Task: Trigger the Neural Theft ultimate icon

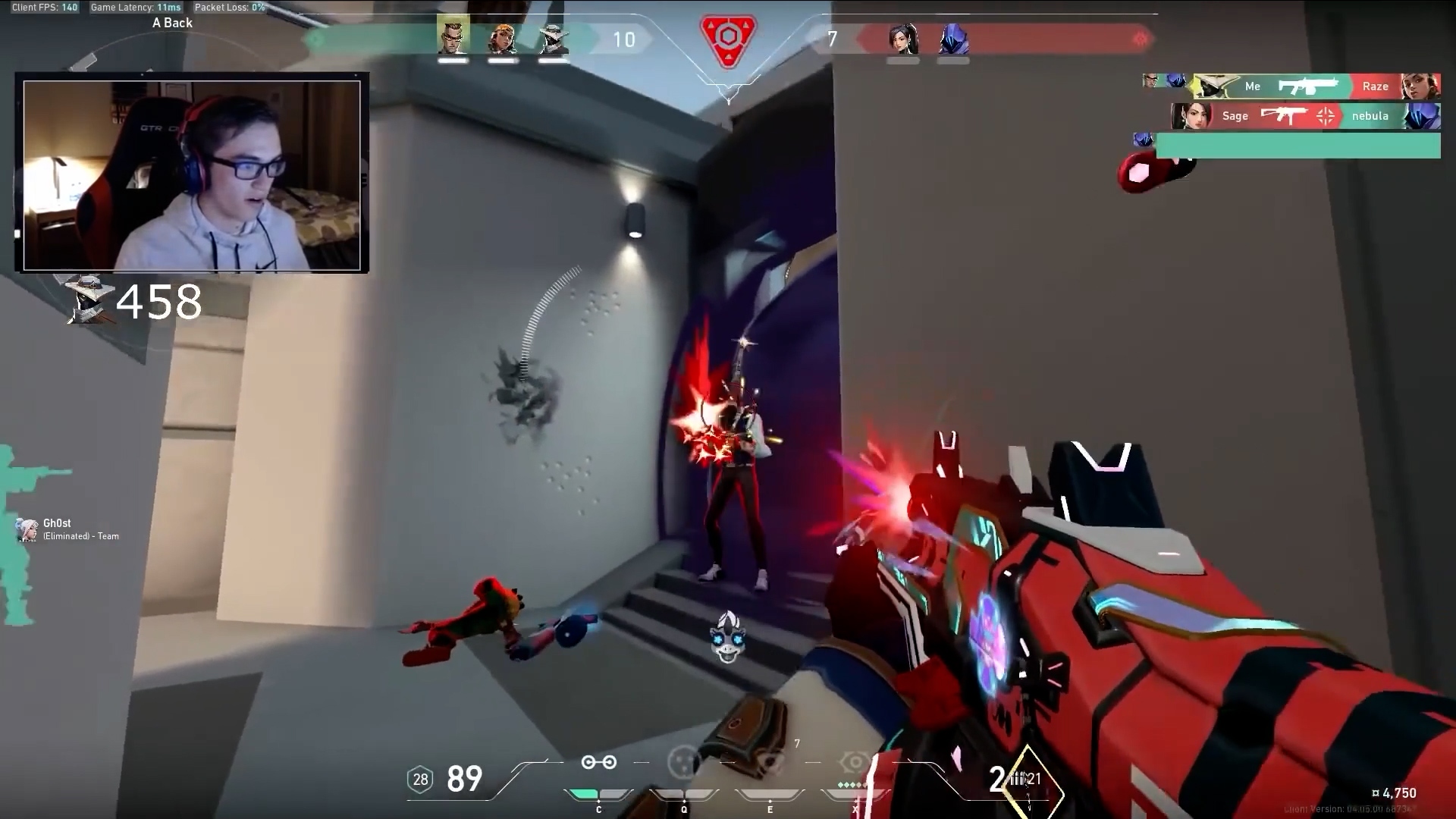Action: click(x=855, y=763)
